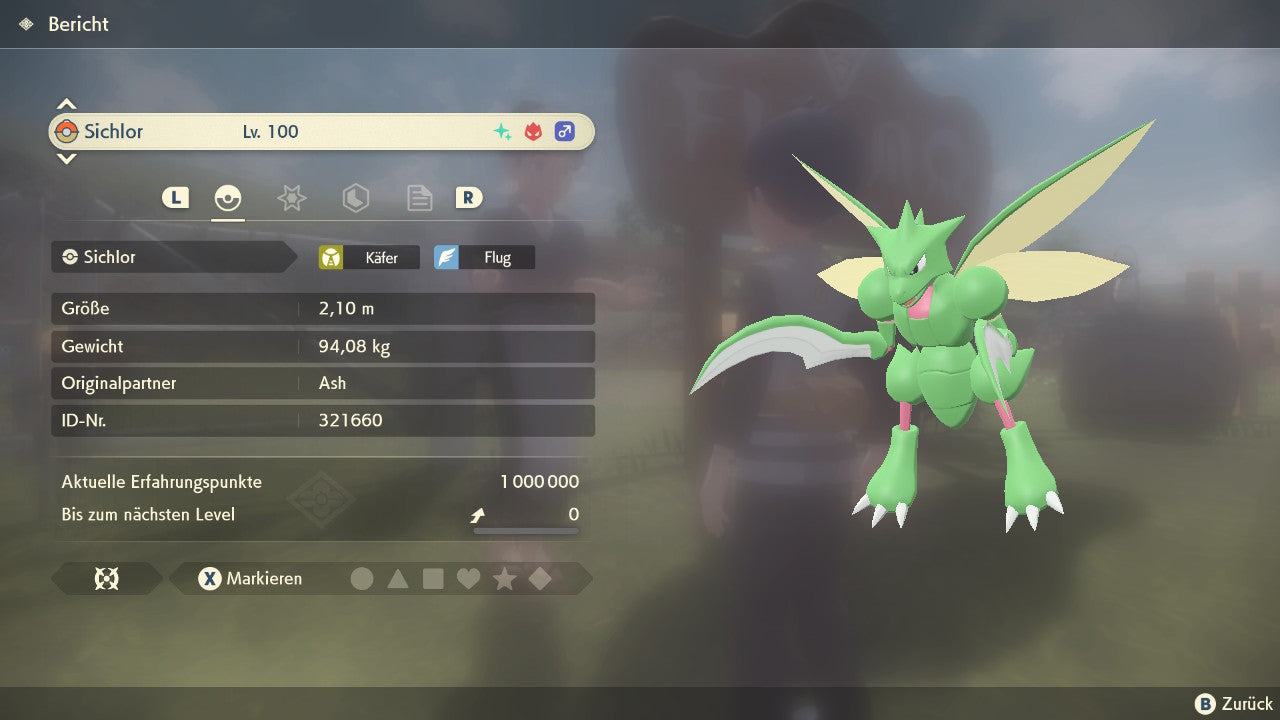Toggle the heart marking
The height and width of the screenshot is (720, 1280).
[468, 579]
